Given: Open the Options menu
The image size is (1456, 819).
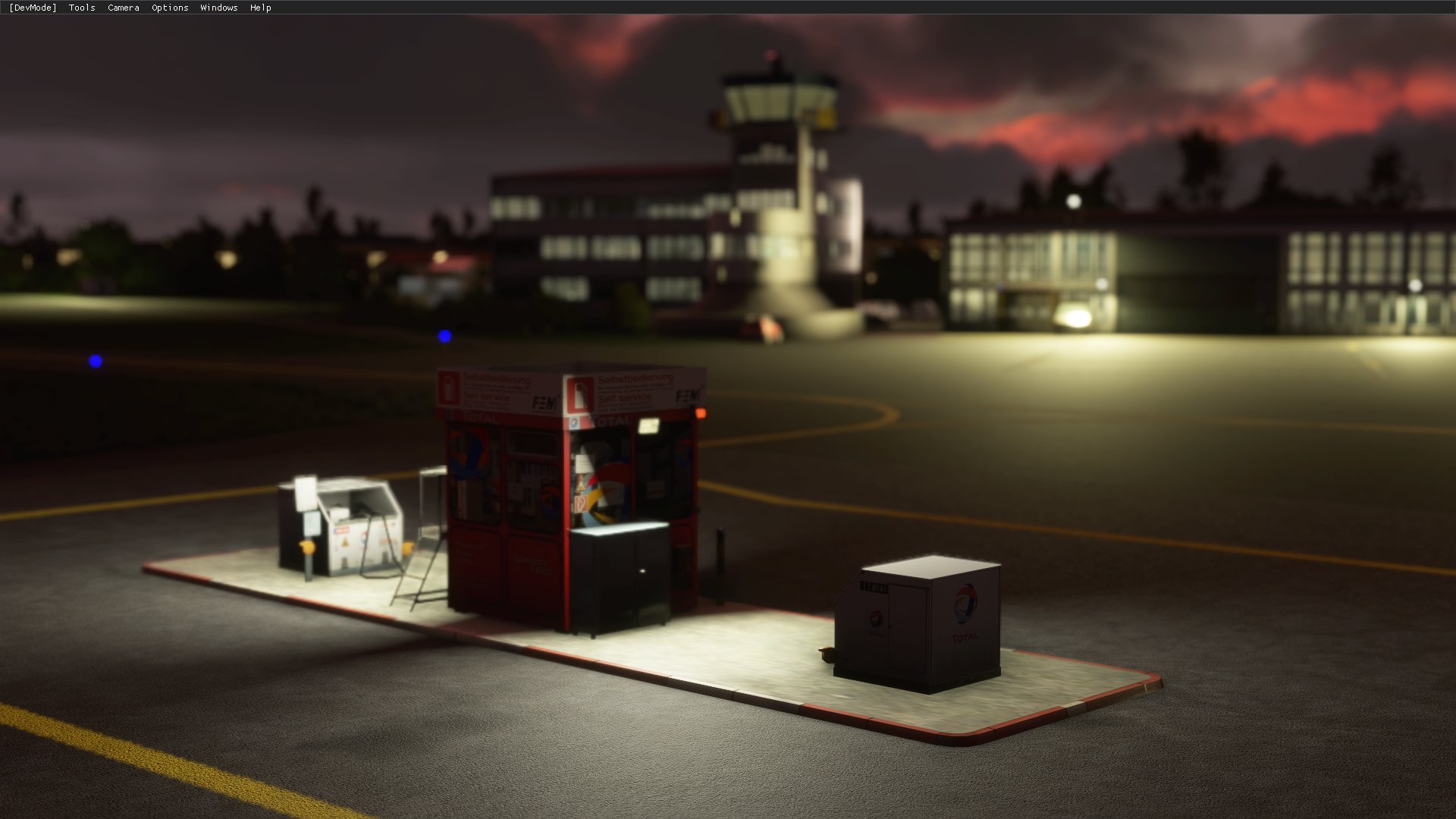Looking at the screenshot, I should pos(168,8).
